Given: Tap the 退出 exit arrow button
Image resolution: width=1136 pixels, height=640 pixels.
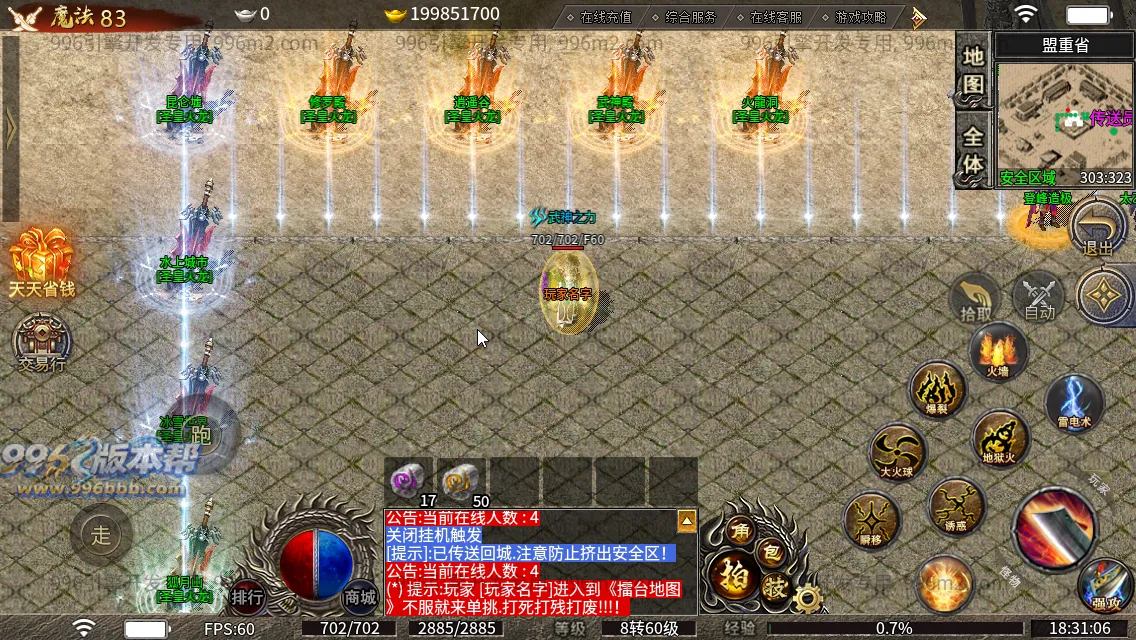Looking at the screenshot, I should click(1097, 230).
